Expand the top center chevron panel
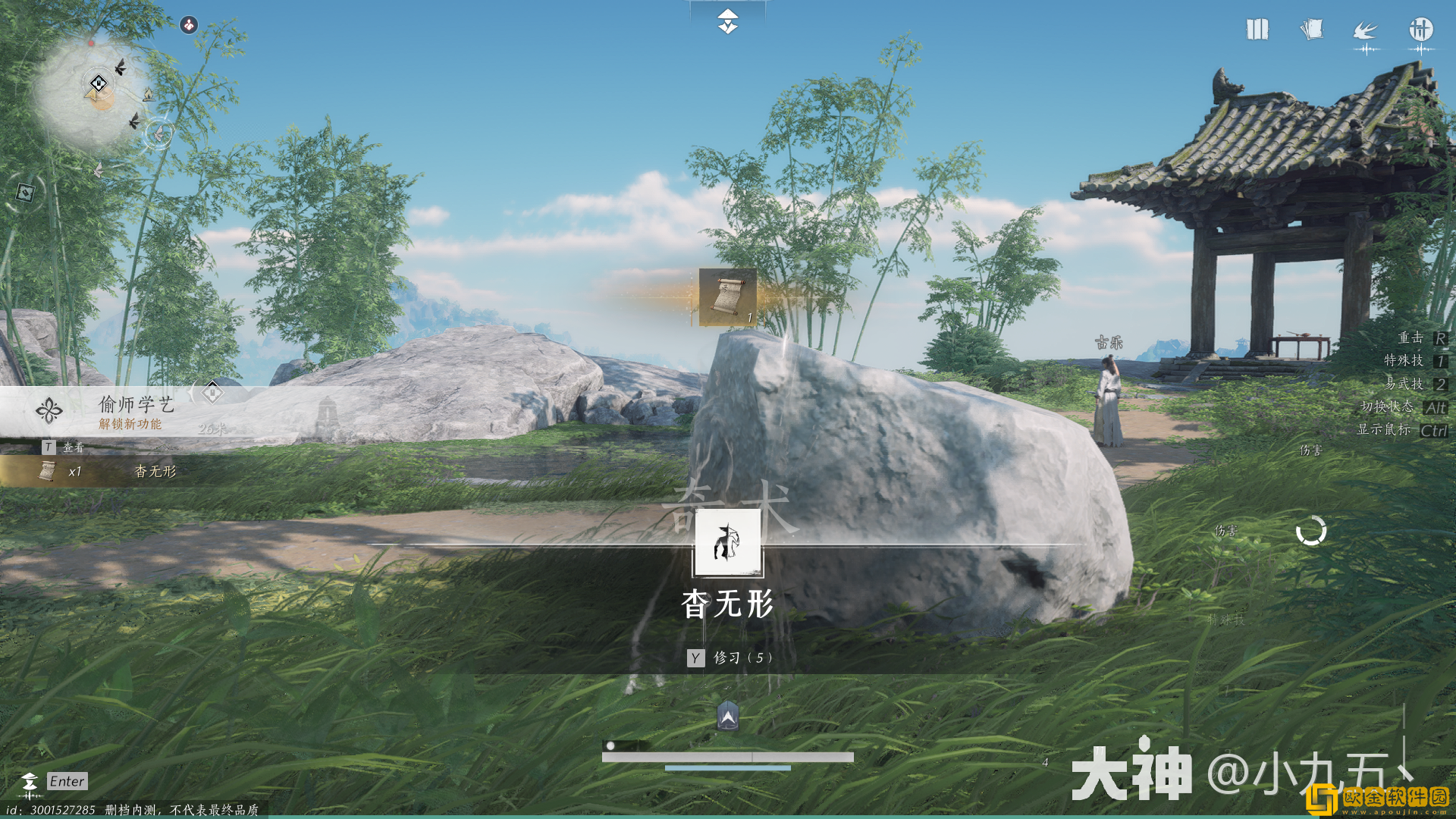 tap(726, 23)
